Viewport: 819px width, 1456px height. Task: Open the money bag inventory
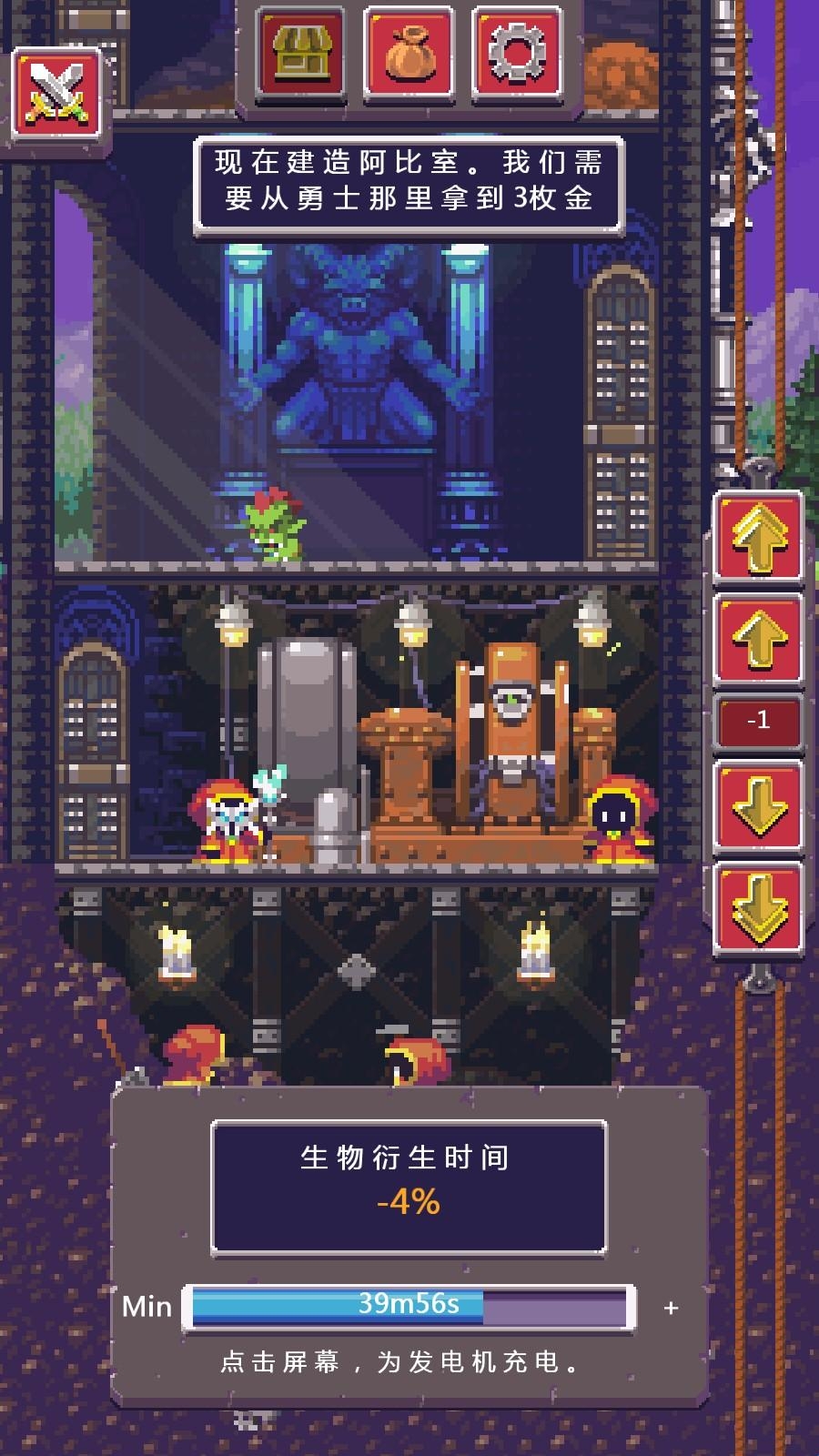coord(409,52)
